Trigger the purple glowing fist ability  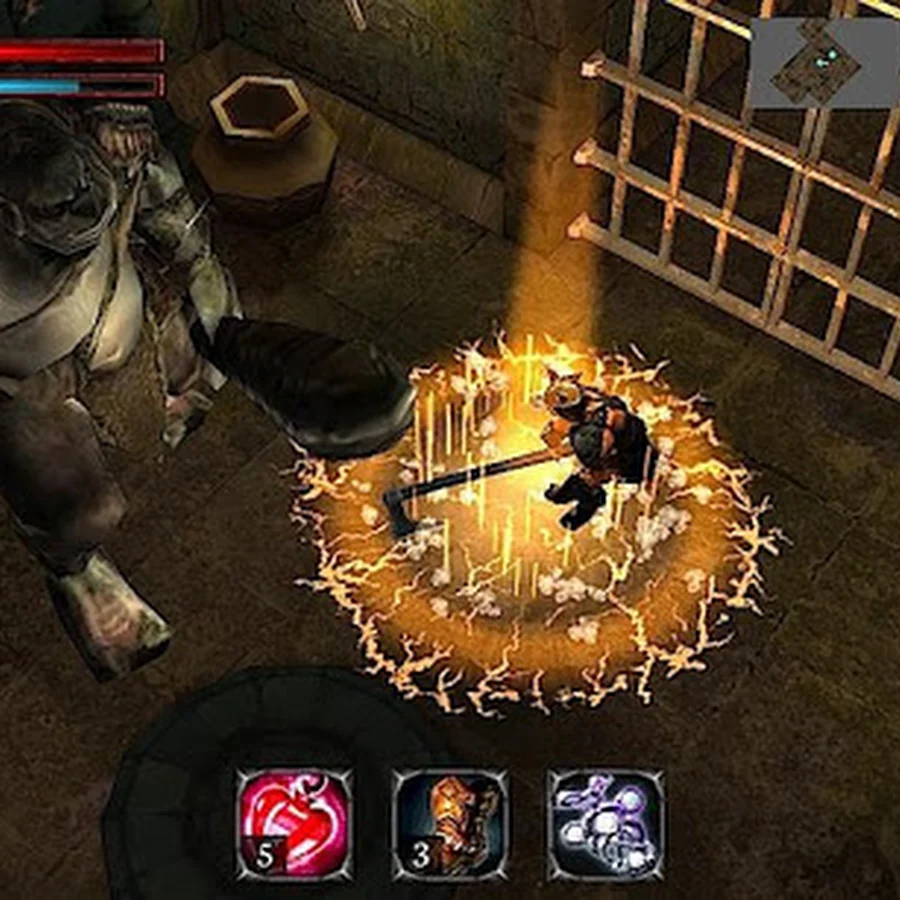605,824
